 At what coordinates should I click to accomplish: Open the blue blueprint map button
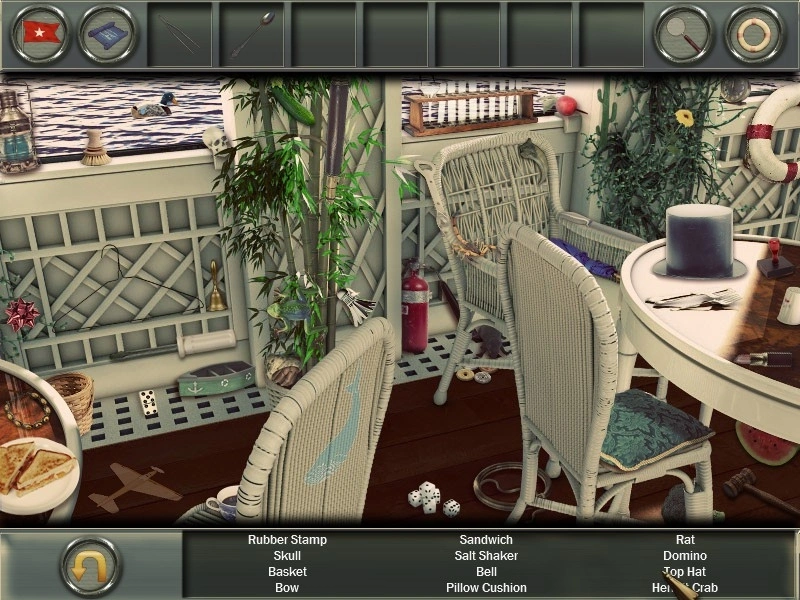pos(108,34)
